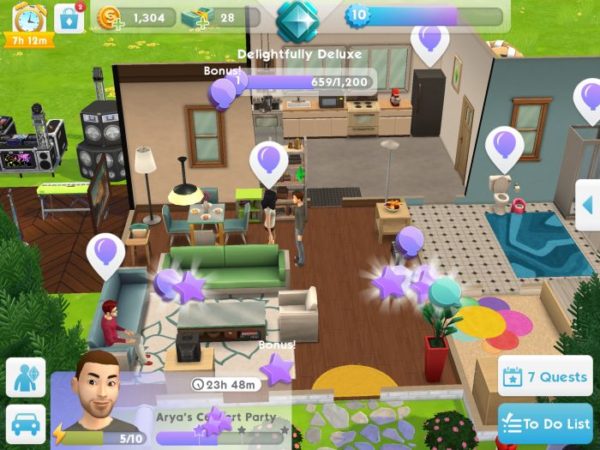Open the To Do List
Image resolution: width=600 pixels, height=450 pixels.
(x=544, y=423)
